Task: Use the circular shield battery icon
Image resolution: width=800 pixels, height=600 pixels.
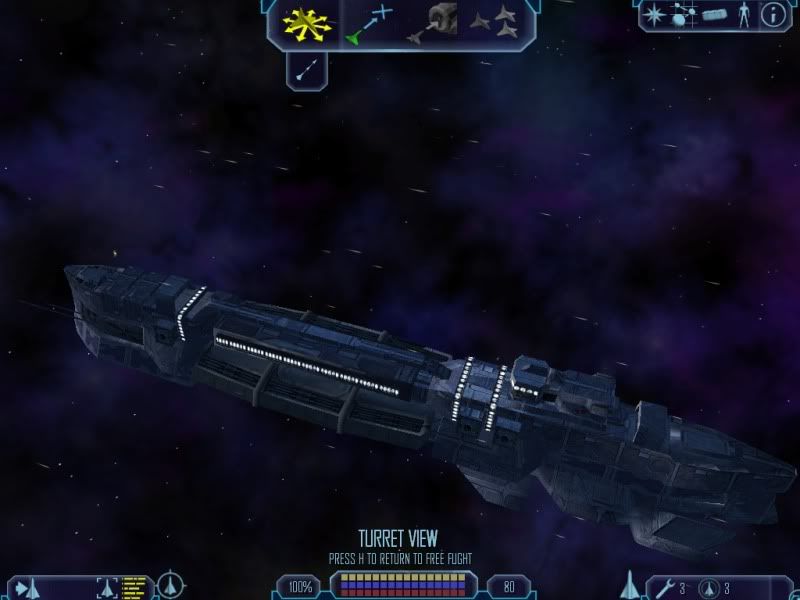Action: [x=709, y=586]
